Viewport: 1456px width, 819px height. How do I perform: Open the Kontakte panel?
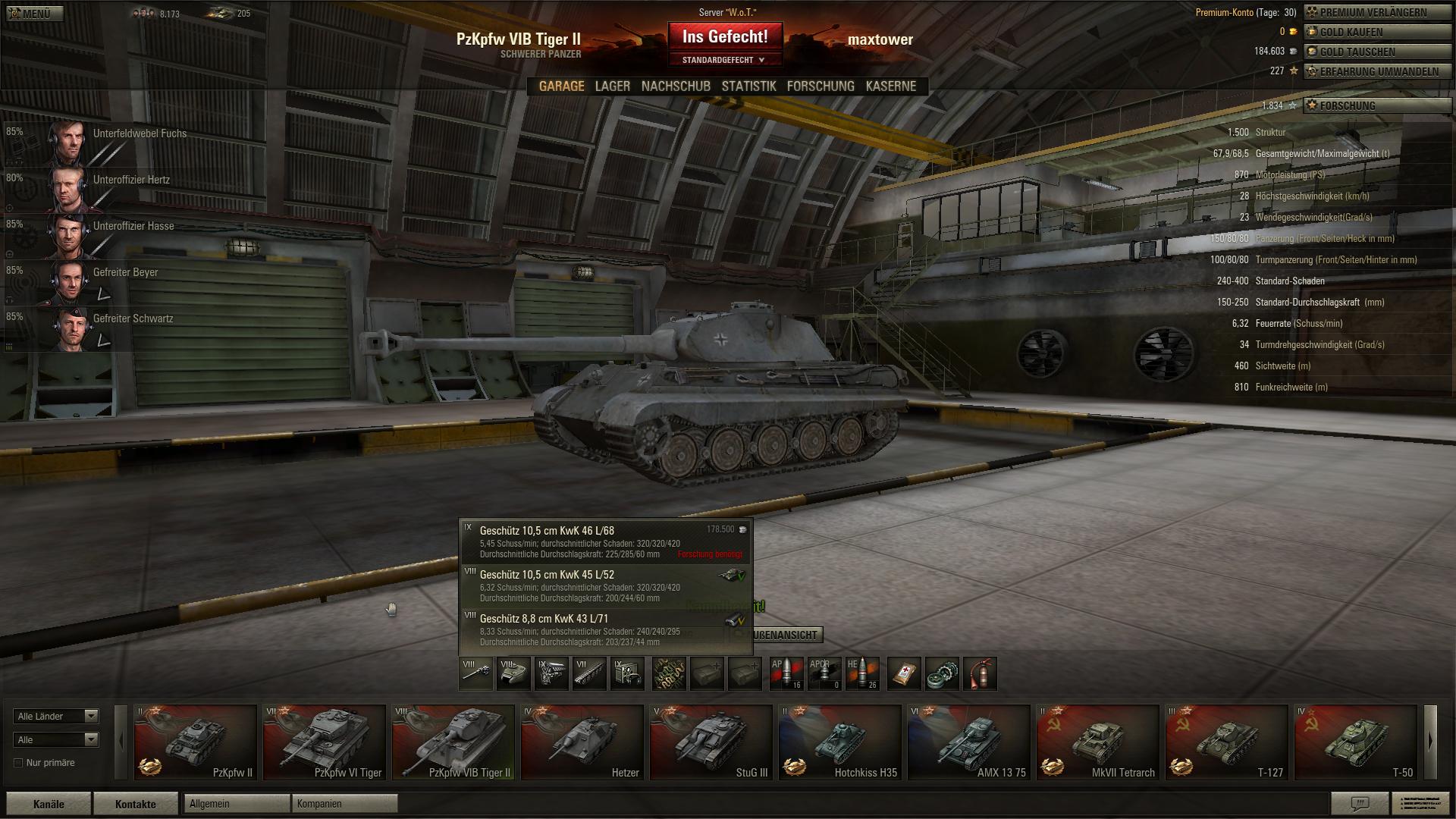(x=136, y=805)
